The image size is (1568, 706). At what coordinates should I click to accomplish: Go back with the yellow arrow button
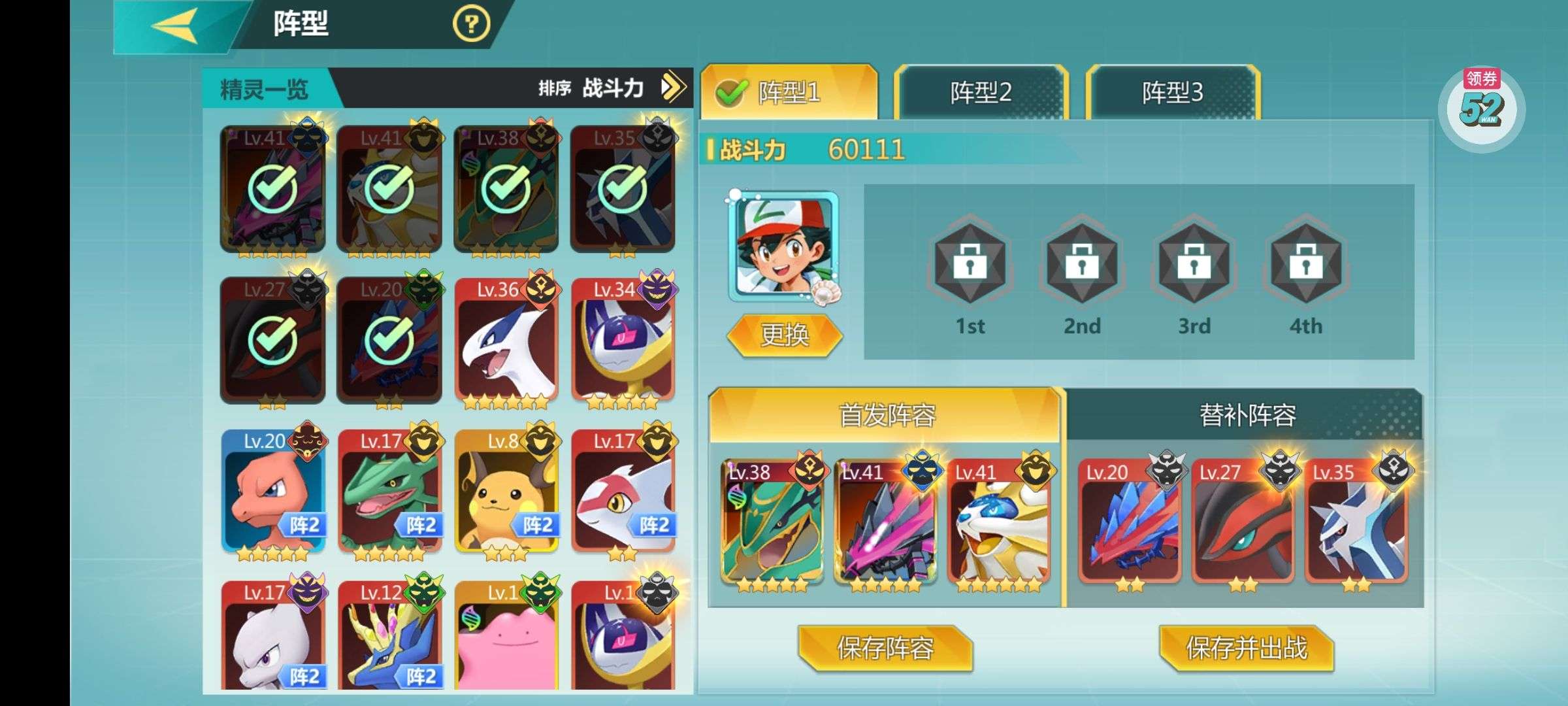(175, 26)
